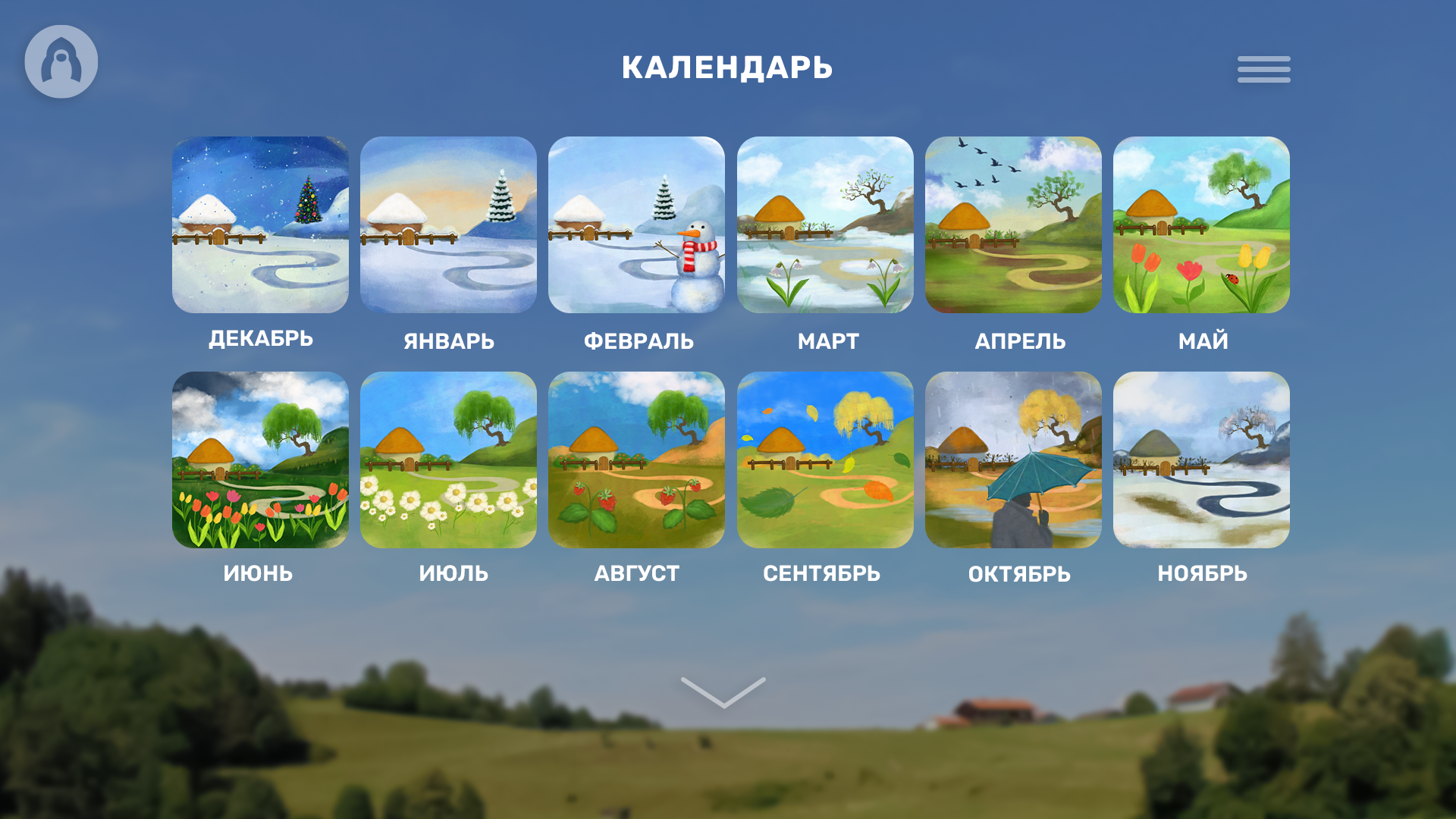The image size is (1456, 819).
Task: Open the ИЮЛЬ daisies tile
Action: [448, 460]
